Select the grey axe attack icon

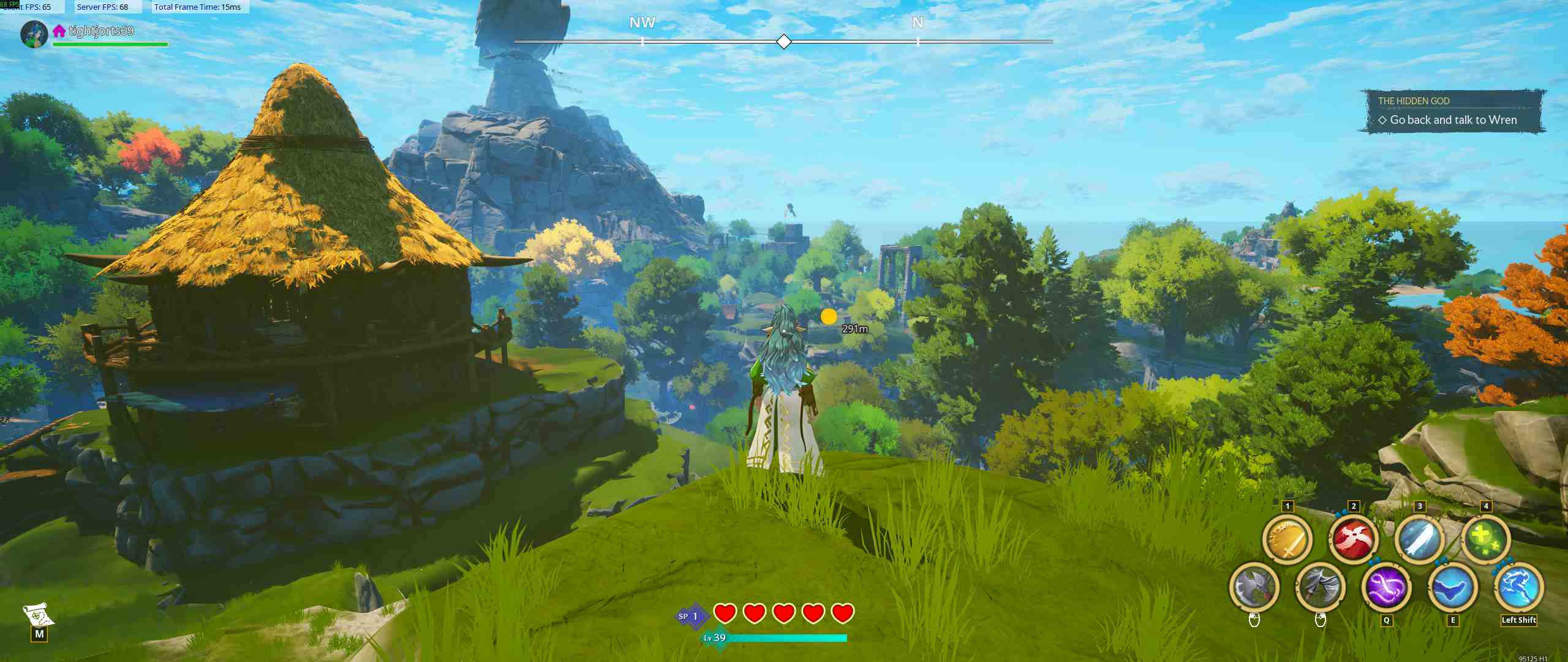tap(1254, 587)
